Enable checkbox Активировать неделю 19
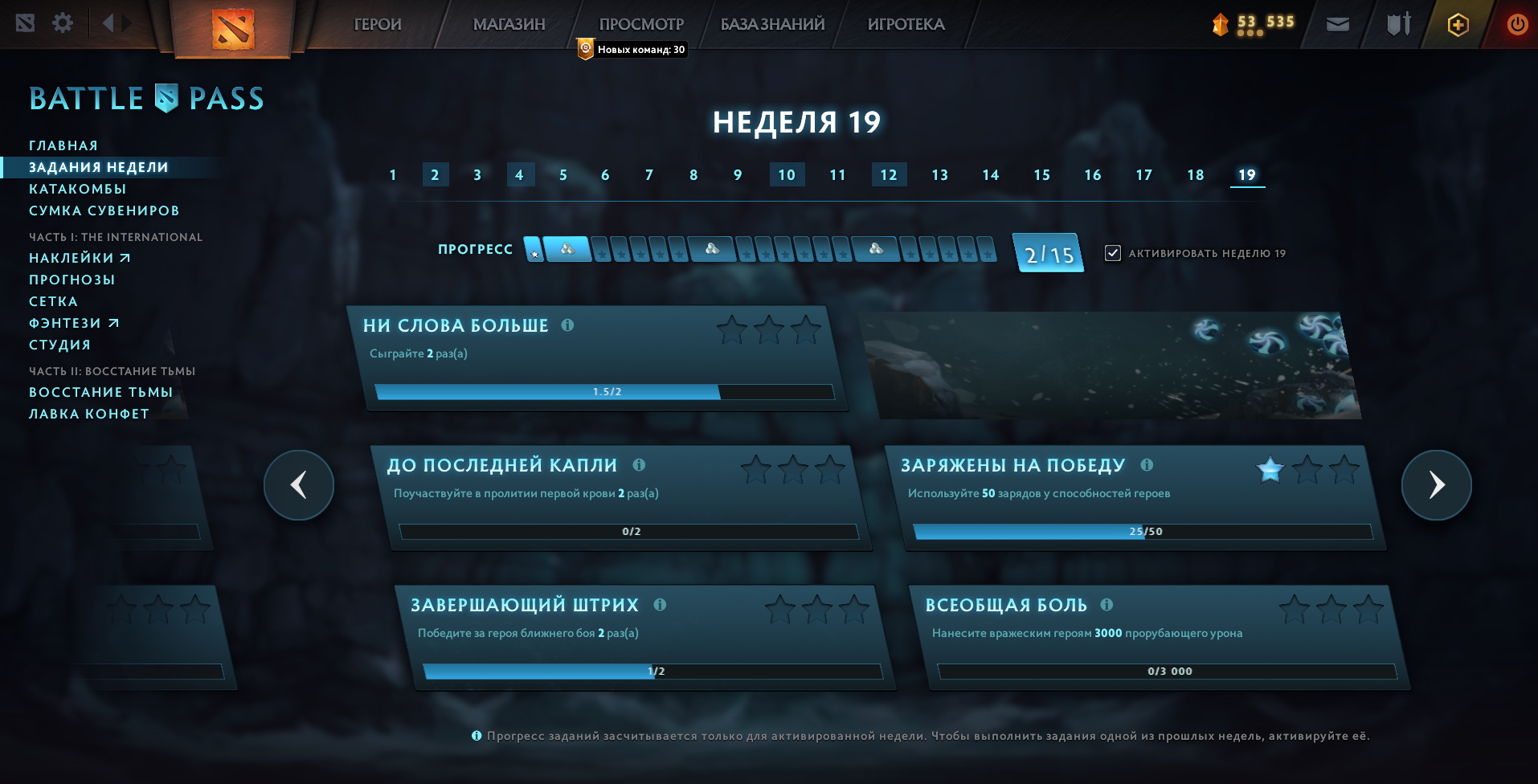 pos(1111,253)
